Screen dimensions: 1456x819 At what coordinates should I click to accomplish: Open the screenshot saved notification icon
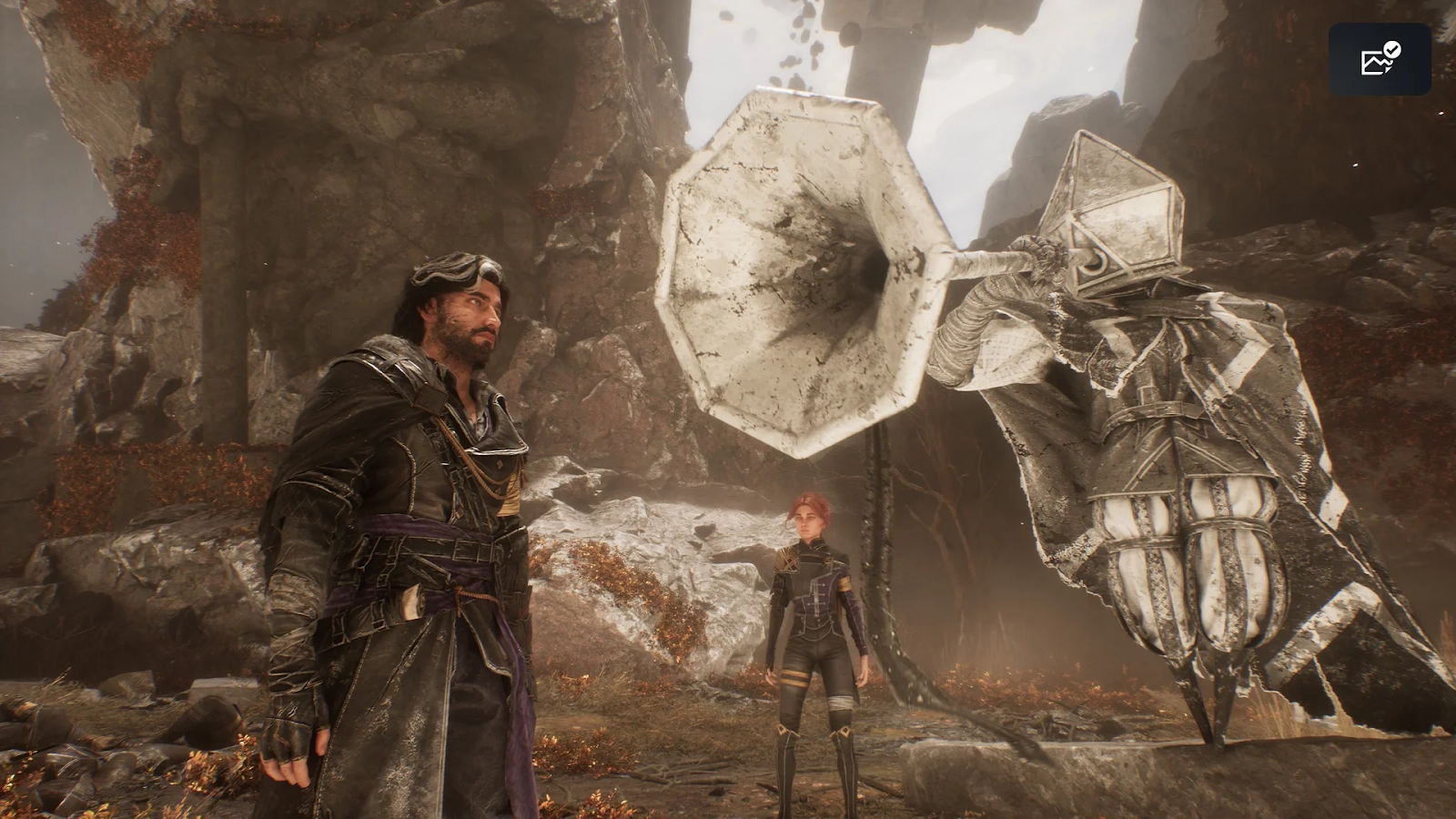point(1380,59)
